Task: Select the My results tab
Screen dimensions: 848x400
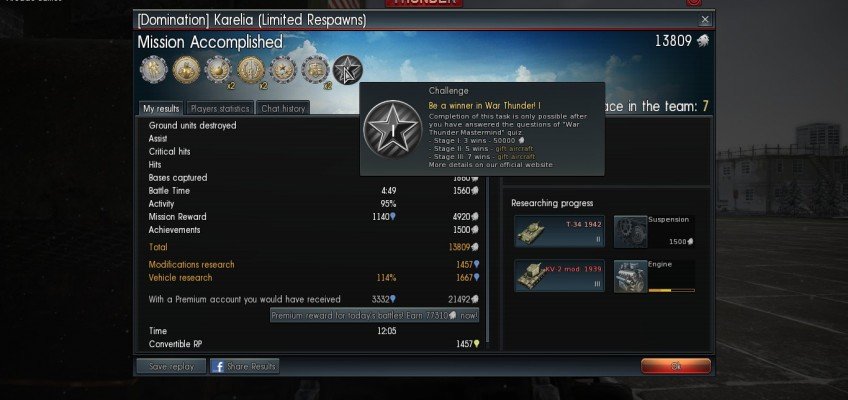Action: (161, 109)
